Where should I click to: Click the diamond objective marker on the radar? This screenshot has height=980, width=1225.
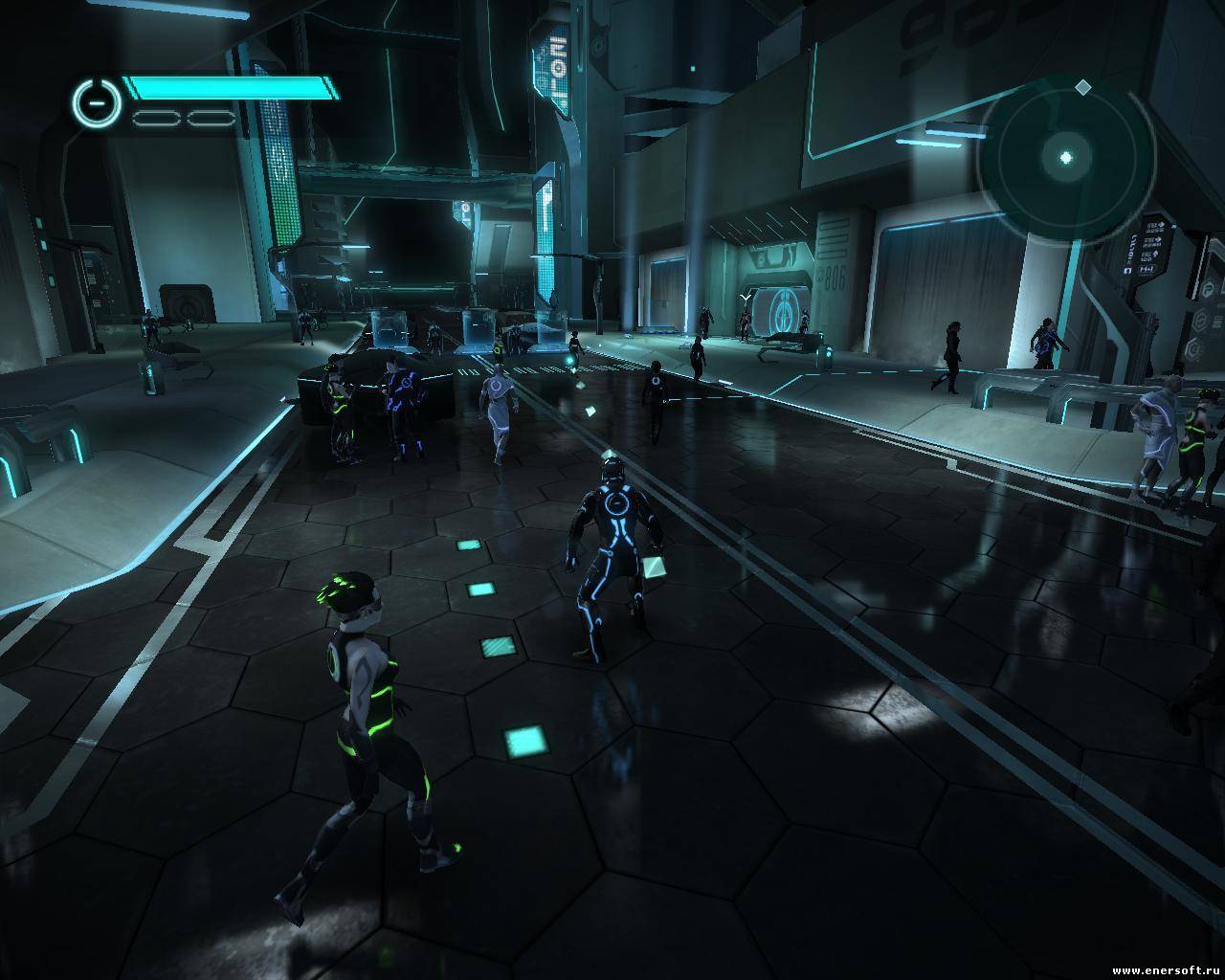[x=1082, y=88]
